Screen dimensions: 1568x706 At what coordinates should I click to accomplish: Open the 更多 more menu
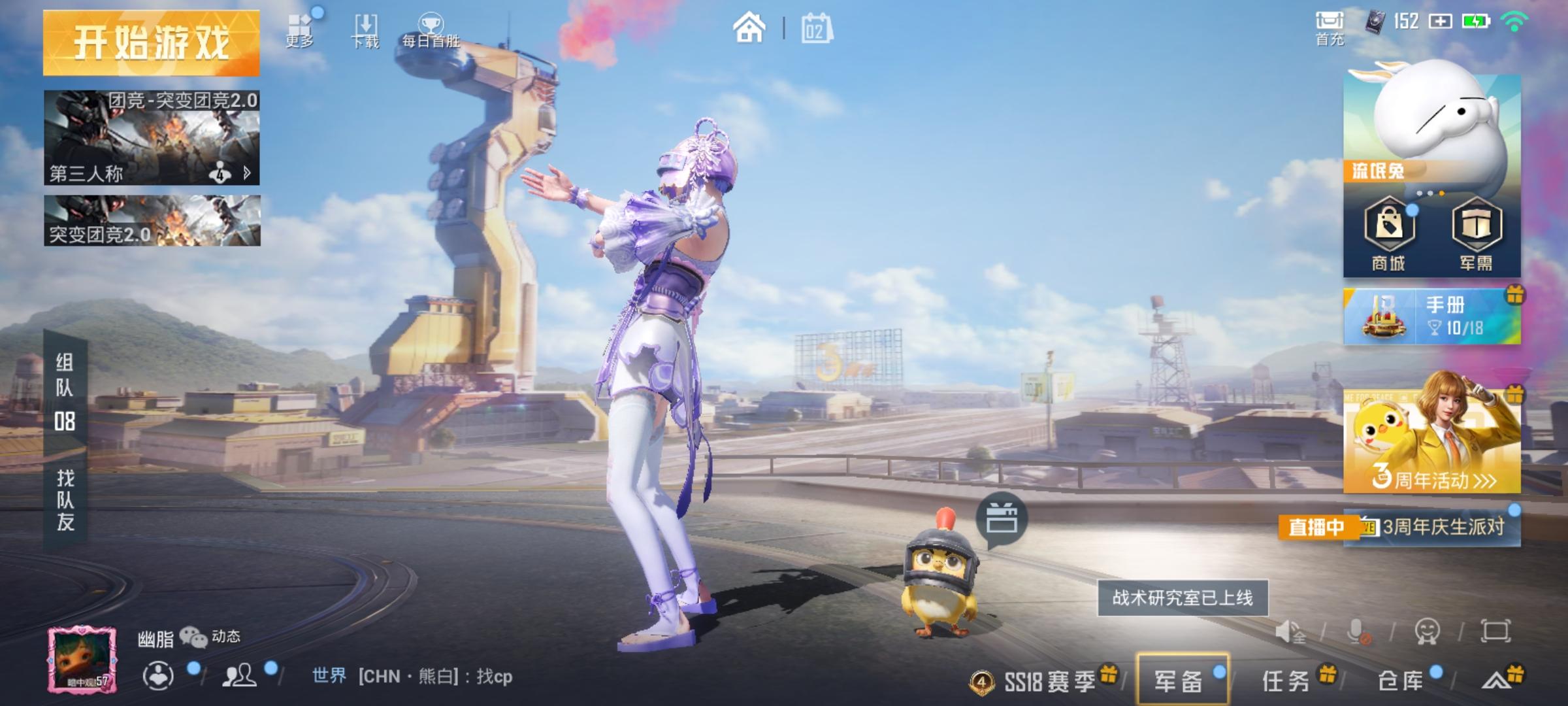pyautogui.click(x=300, y=30)
